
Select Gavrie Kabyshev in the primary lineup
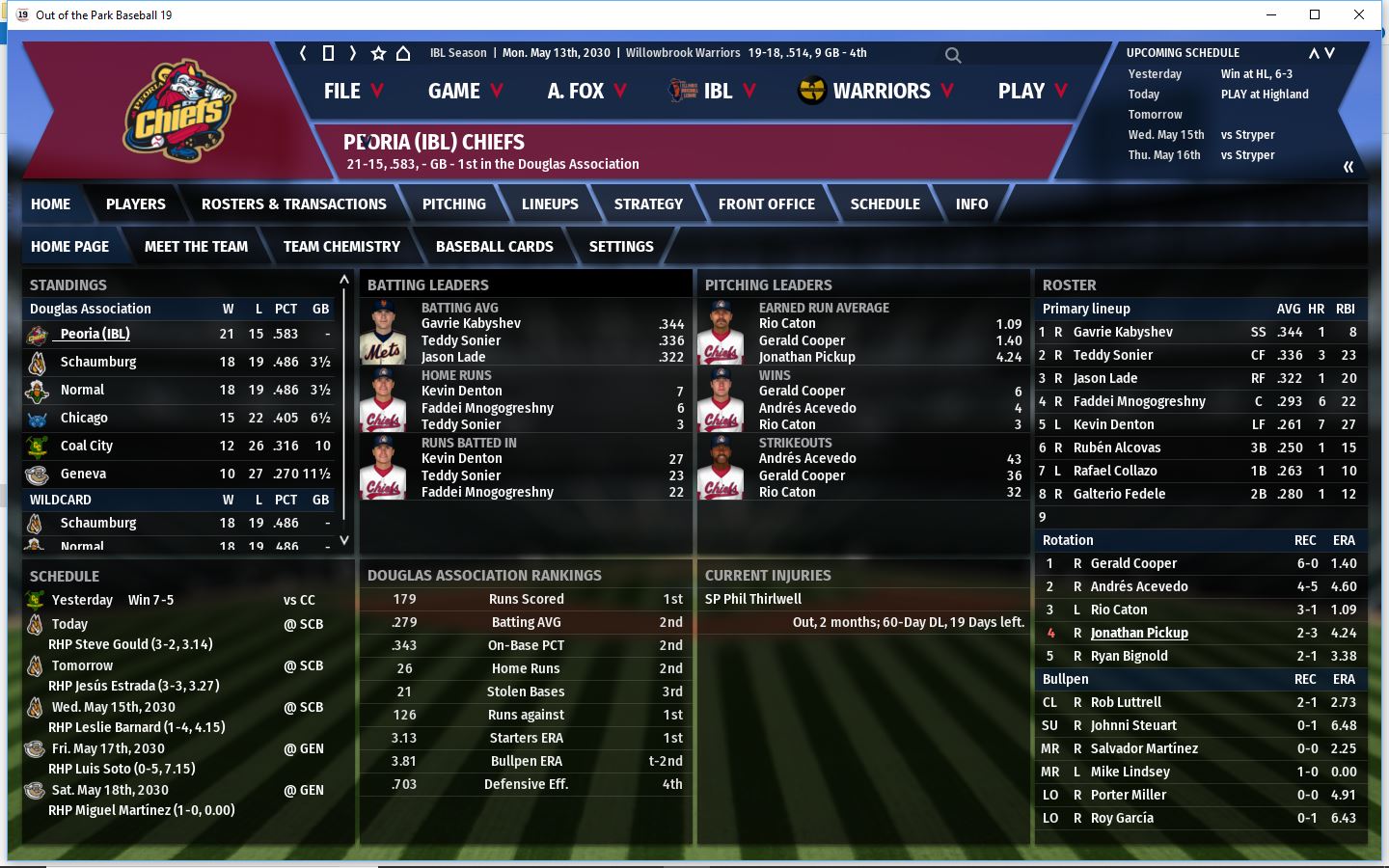[1123, 332]
